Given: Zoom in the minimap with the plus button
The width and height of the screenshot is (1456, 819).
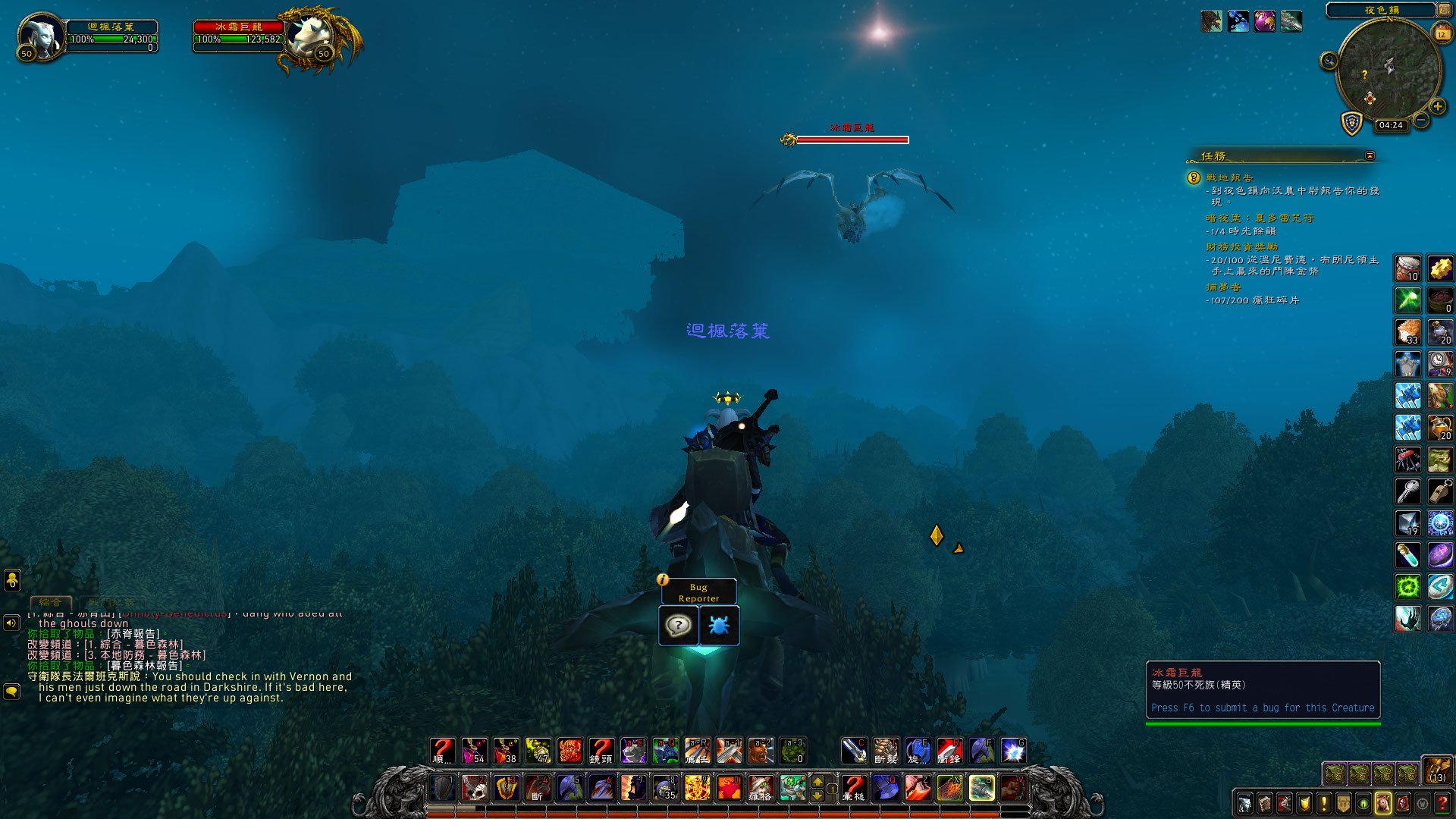Looking at the screenshot, I should pos(1437,107).
